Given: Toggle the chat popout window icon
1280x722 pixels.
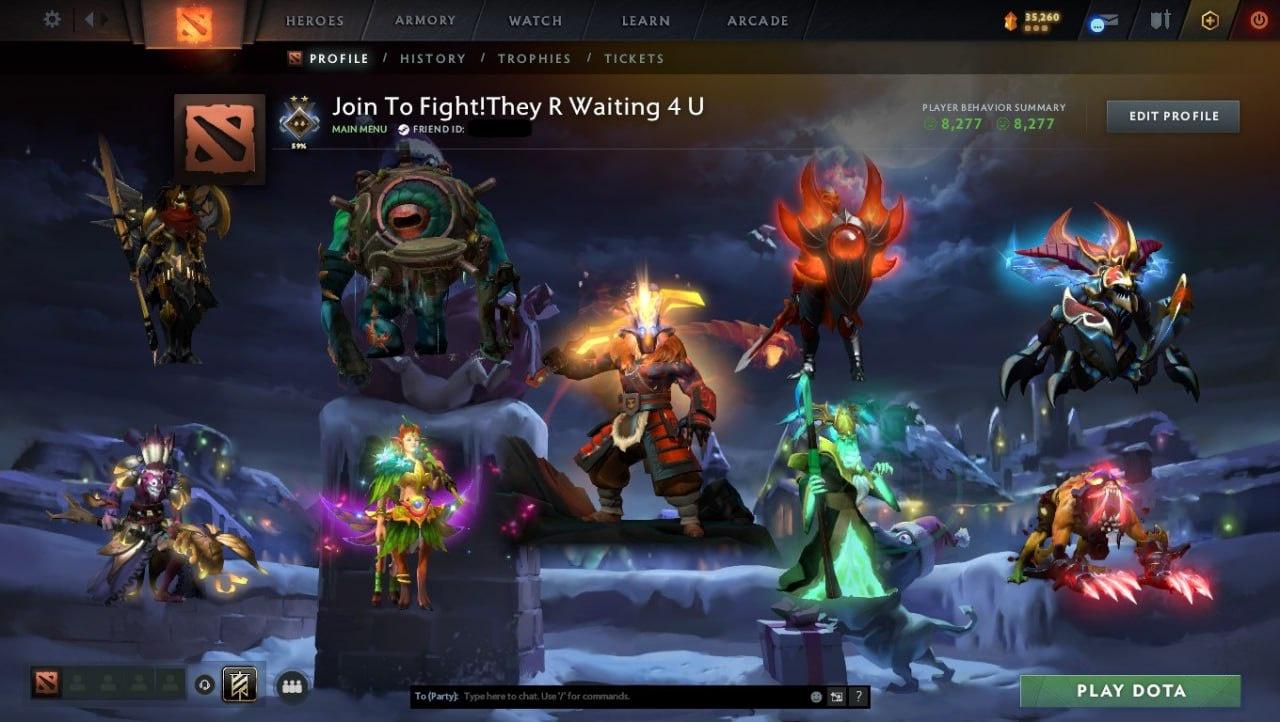Looking at the screenshot, I should [x=837, y=697].
